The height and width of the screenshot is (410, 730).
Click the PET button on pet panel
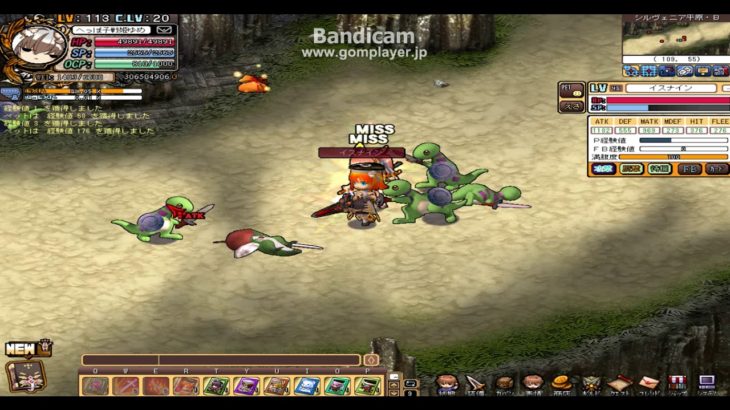(571, 90)
